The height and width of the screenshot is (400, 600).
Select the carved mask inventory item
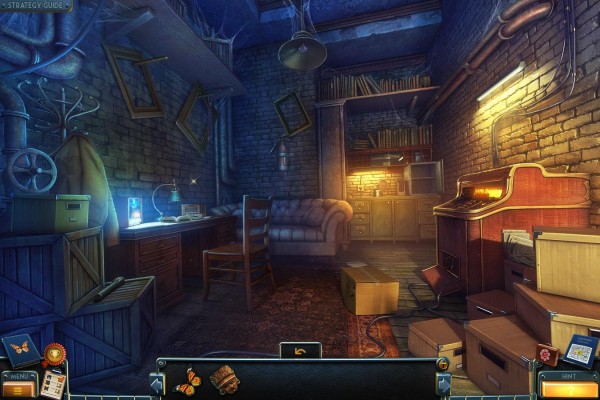(223, 379)
